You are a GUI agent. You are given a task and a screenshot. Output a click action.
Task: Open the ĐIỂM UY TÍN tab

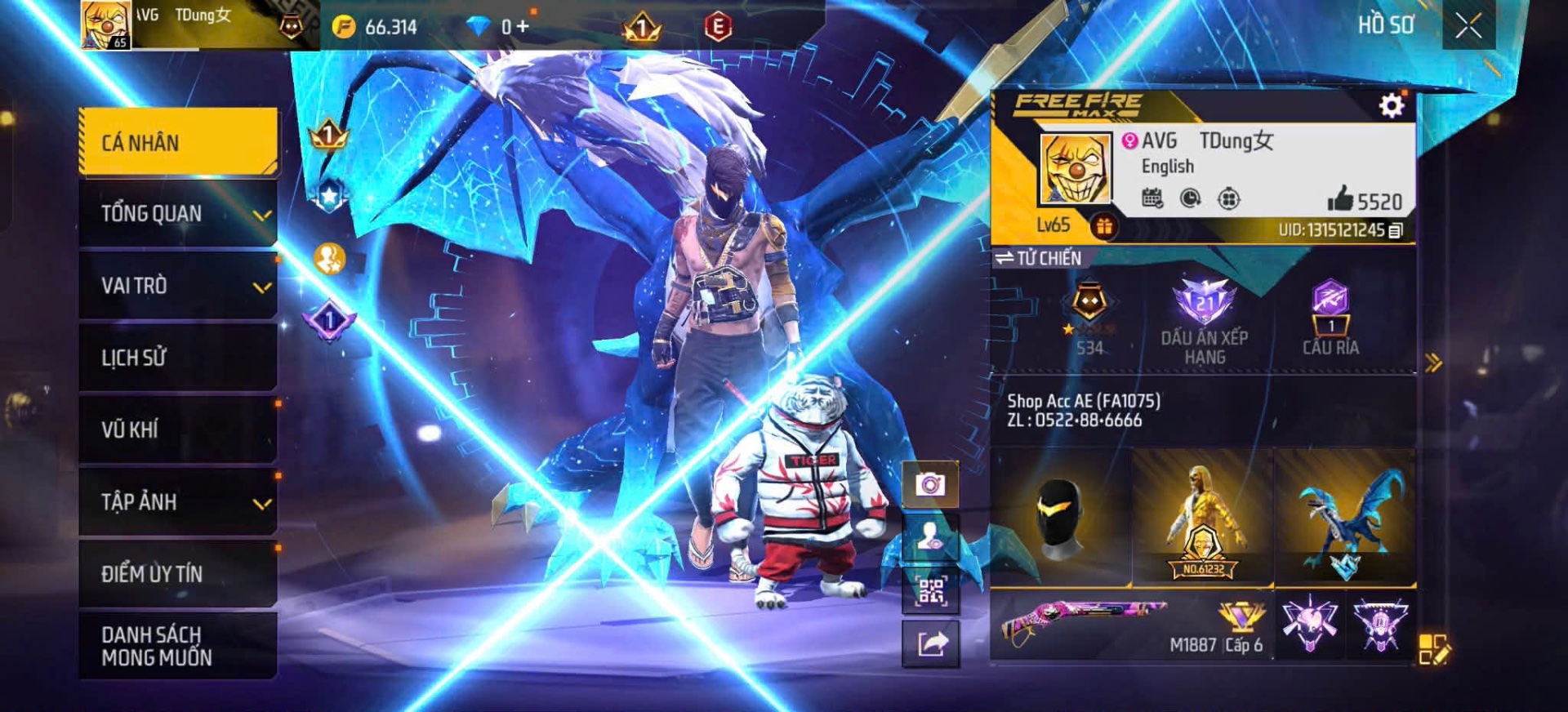click(x=178, y=573)
